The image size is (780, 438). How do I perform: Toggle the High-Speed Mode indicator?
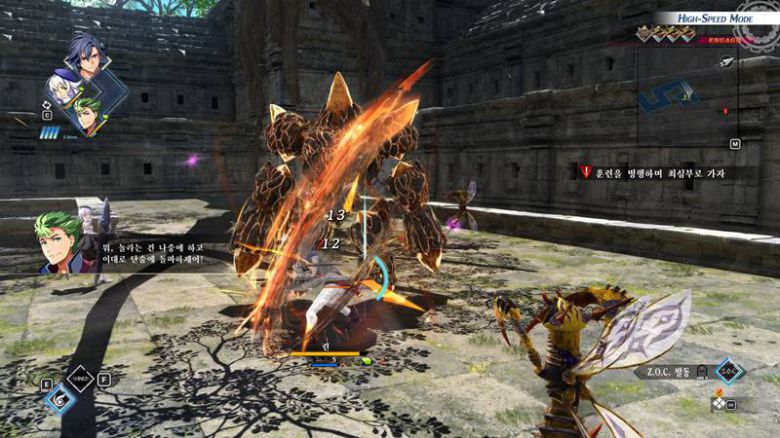(x=715, y=17)
